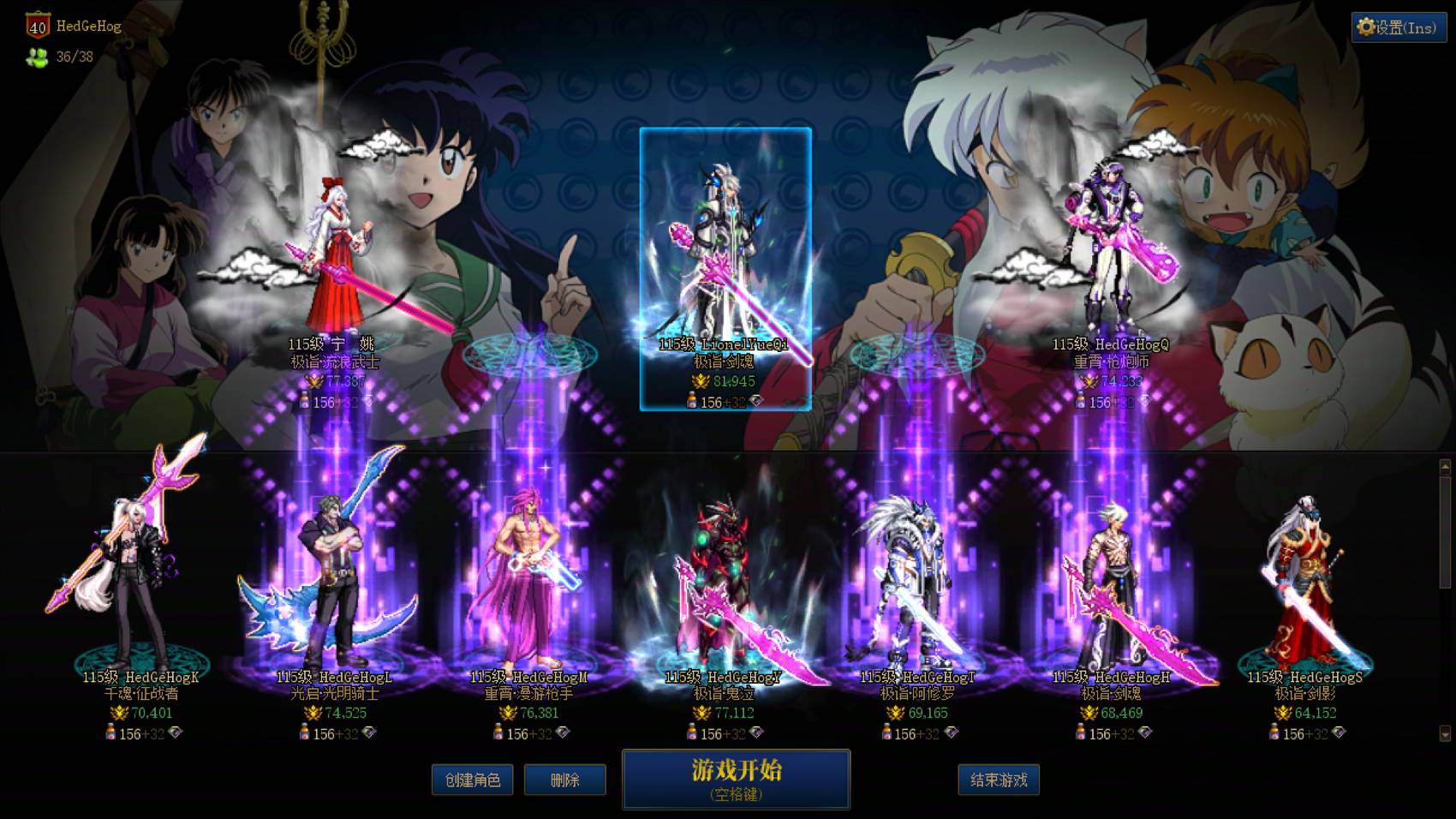Image resolution: width=1456 pixels, height=819 pixels.
Task: Click the 删除 delete button
Action: pos(564,780)
